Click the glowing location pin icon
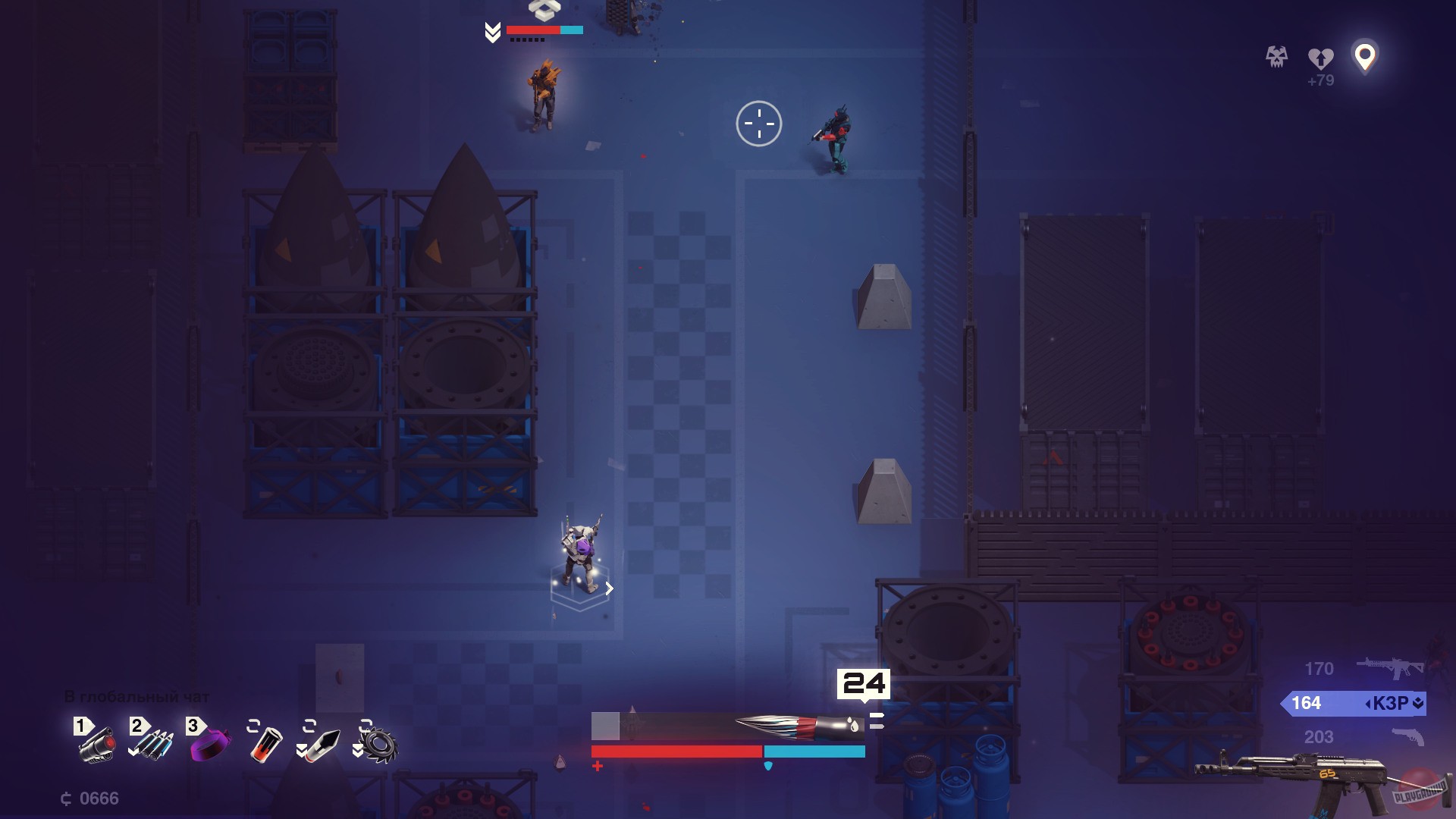 click(x=1365, y=57)
